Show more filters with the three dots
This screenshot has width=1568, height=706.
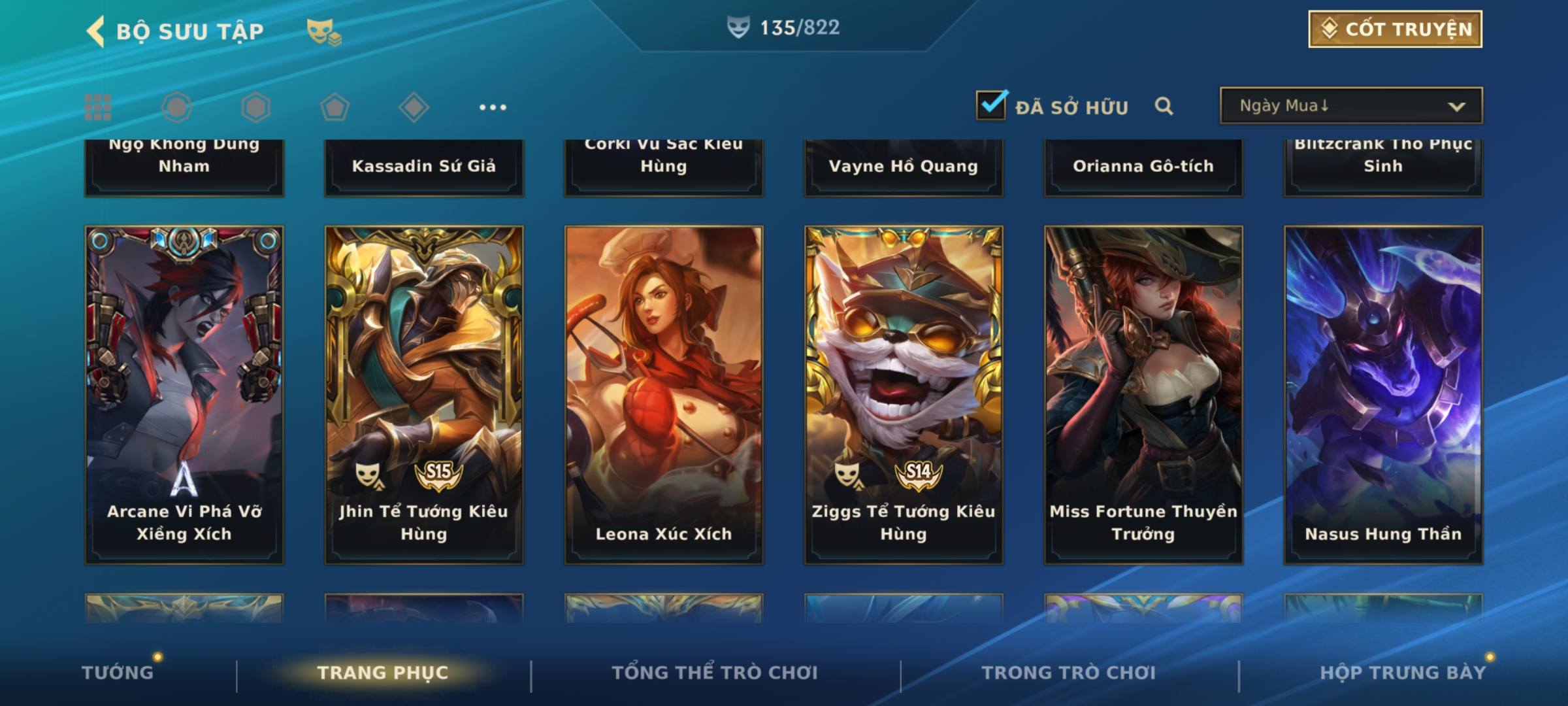[x=493, y=107]
